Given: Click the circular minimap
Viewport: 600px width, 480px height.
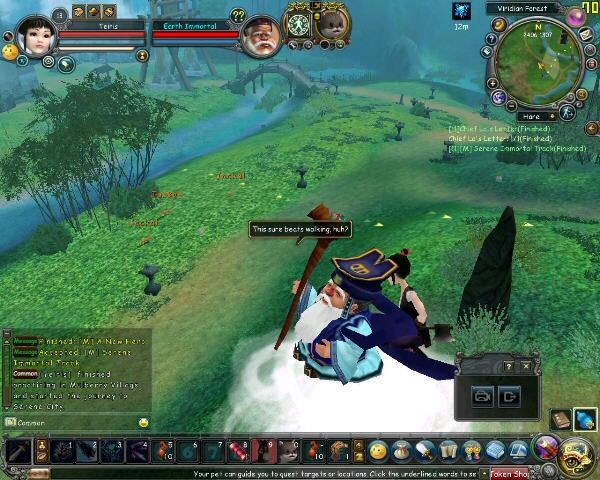Looking at the screenshot, I should point(540,65).
